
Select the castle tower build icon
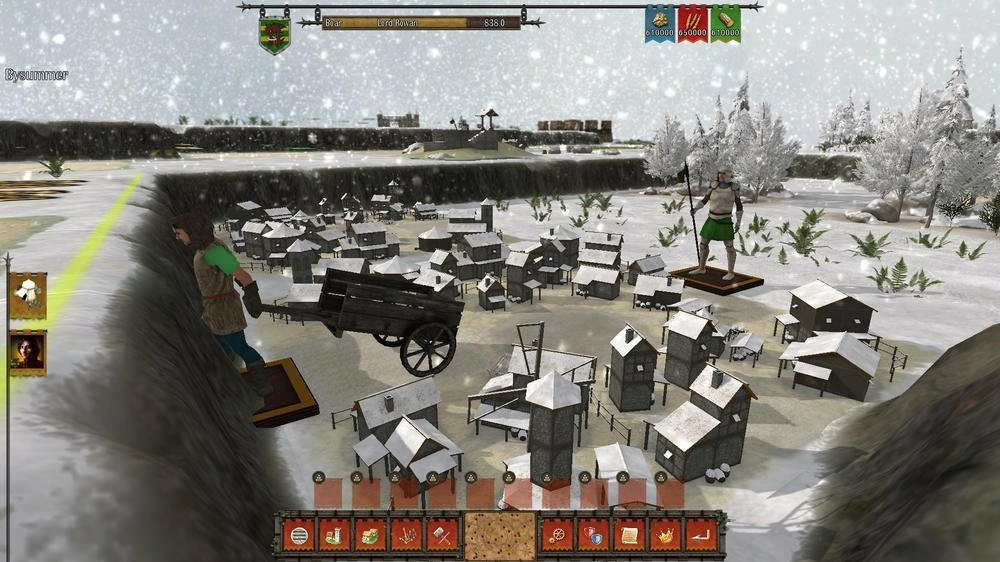tap(334, 536)
